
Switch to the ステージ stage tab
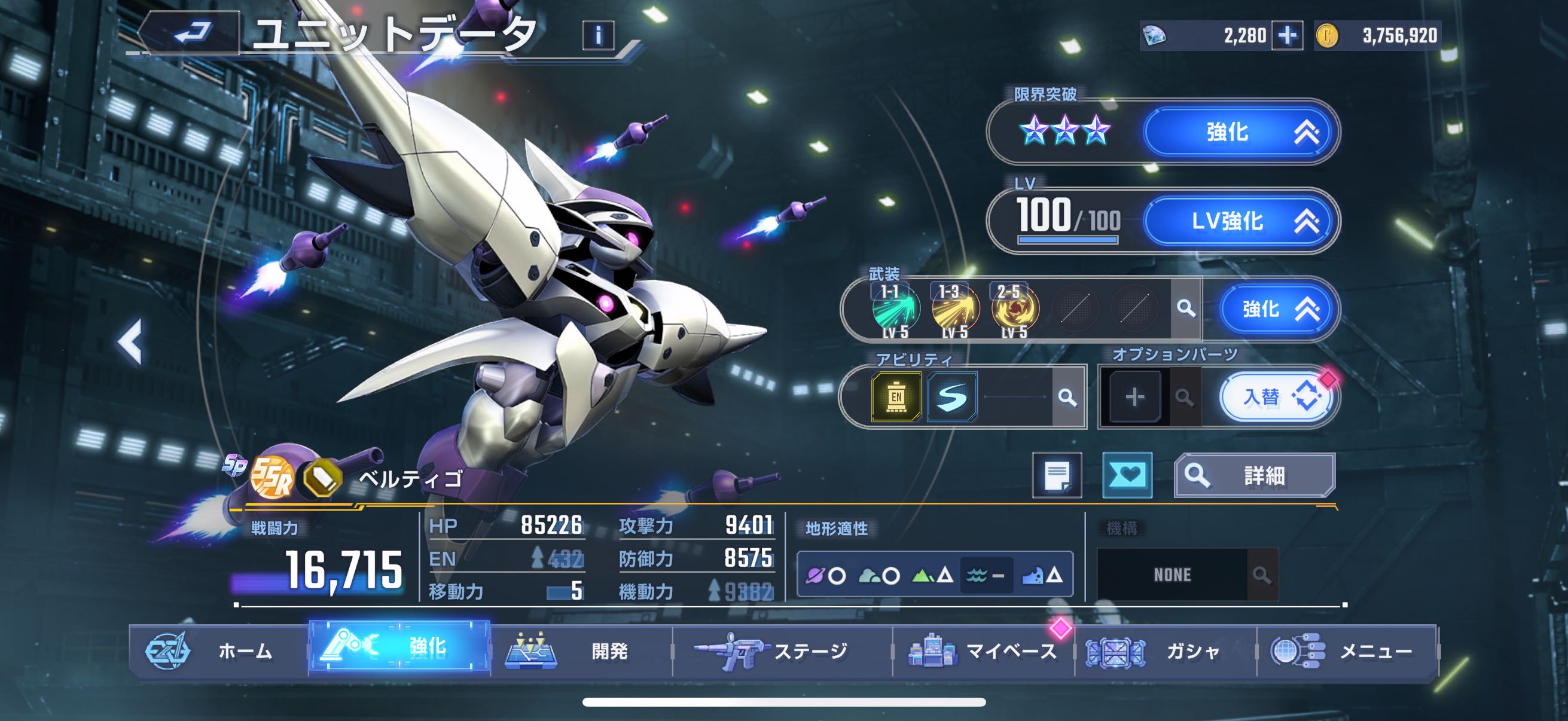782,651
